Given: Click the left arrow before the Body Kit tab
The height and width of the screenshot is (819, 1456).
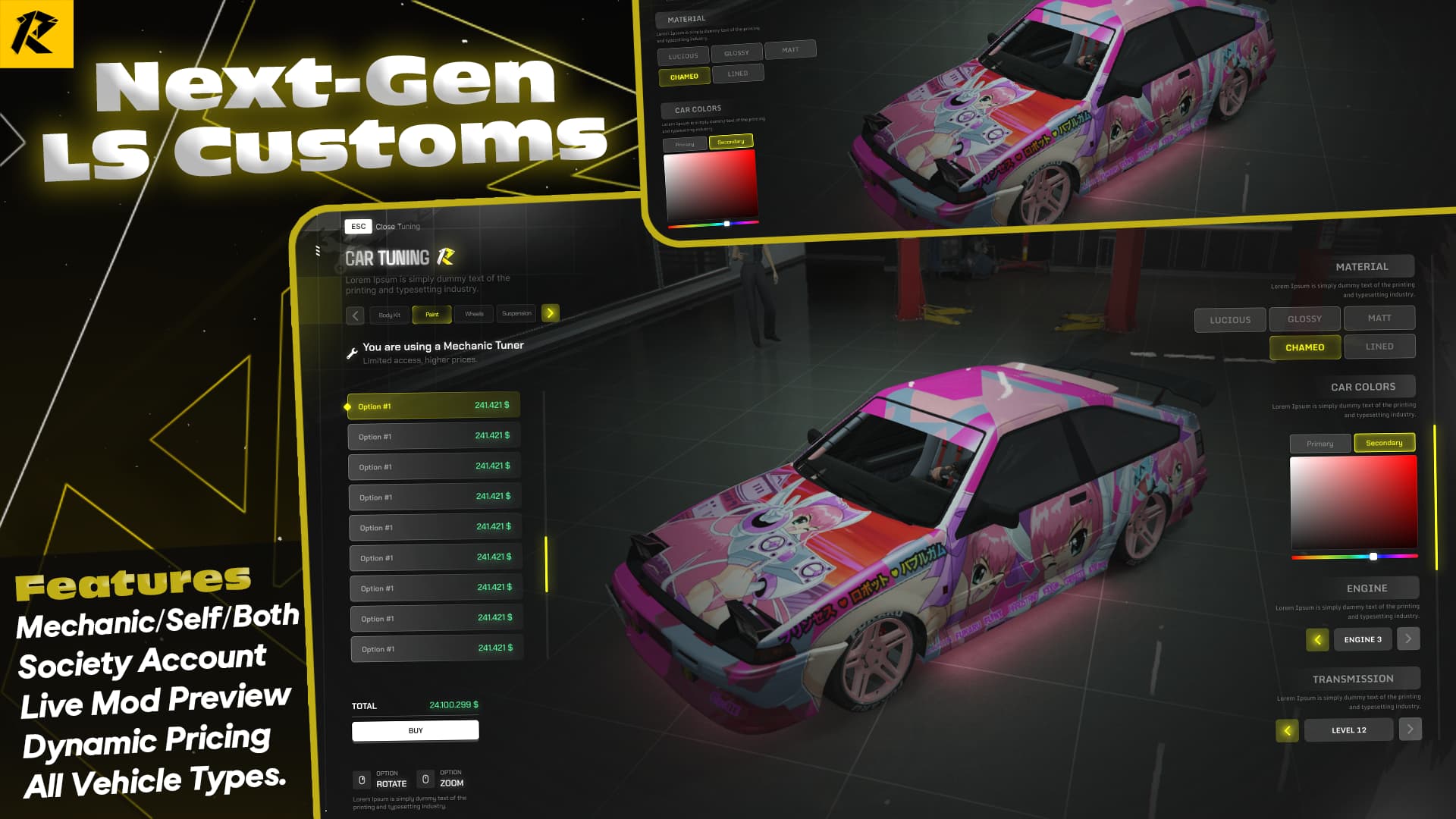Looking at the screenshot, I should (355, 313).
